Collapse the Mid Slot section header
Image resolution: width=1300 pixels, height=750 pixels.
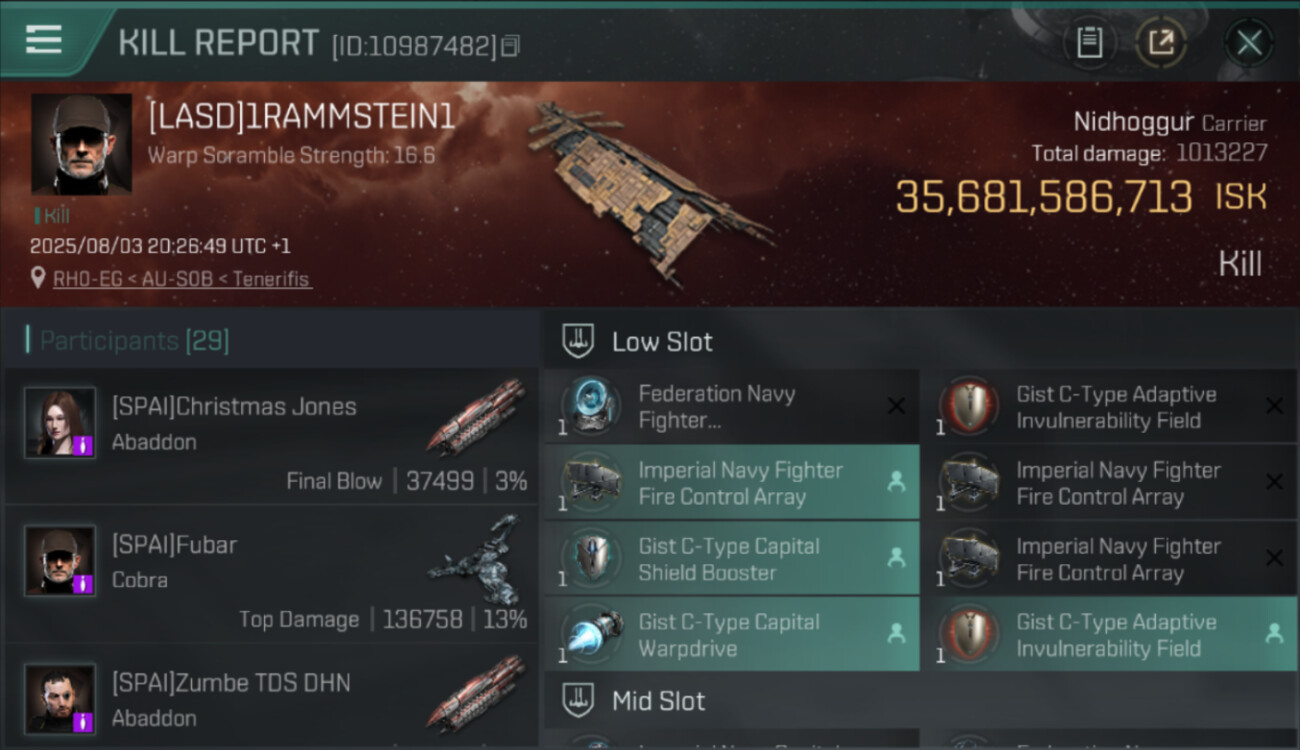pos(658,701)
